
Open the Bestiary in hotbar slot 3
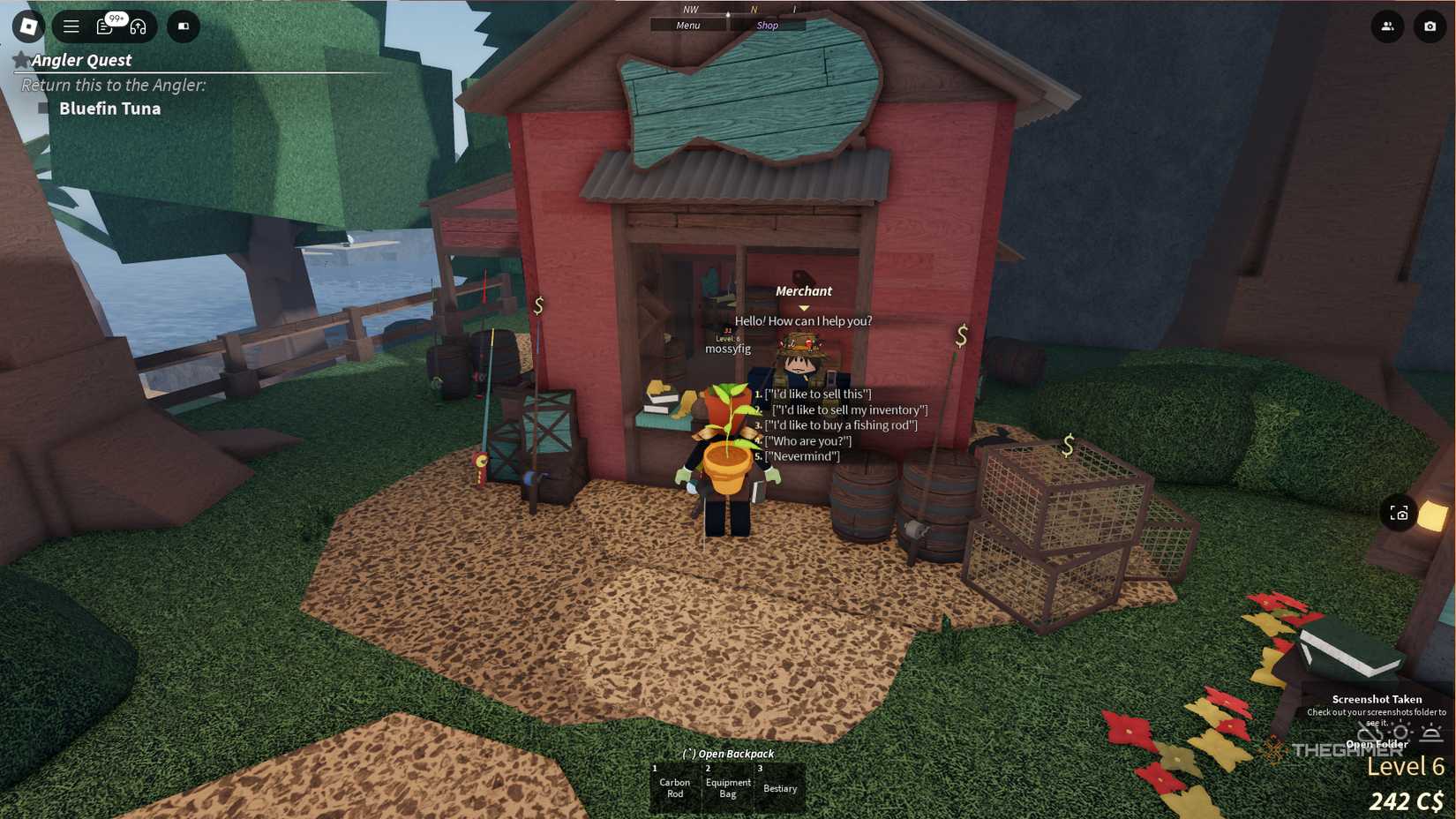[x=779, y=786]
